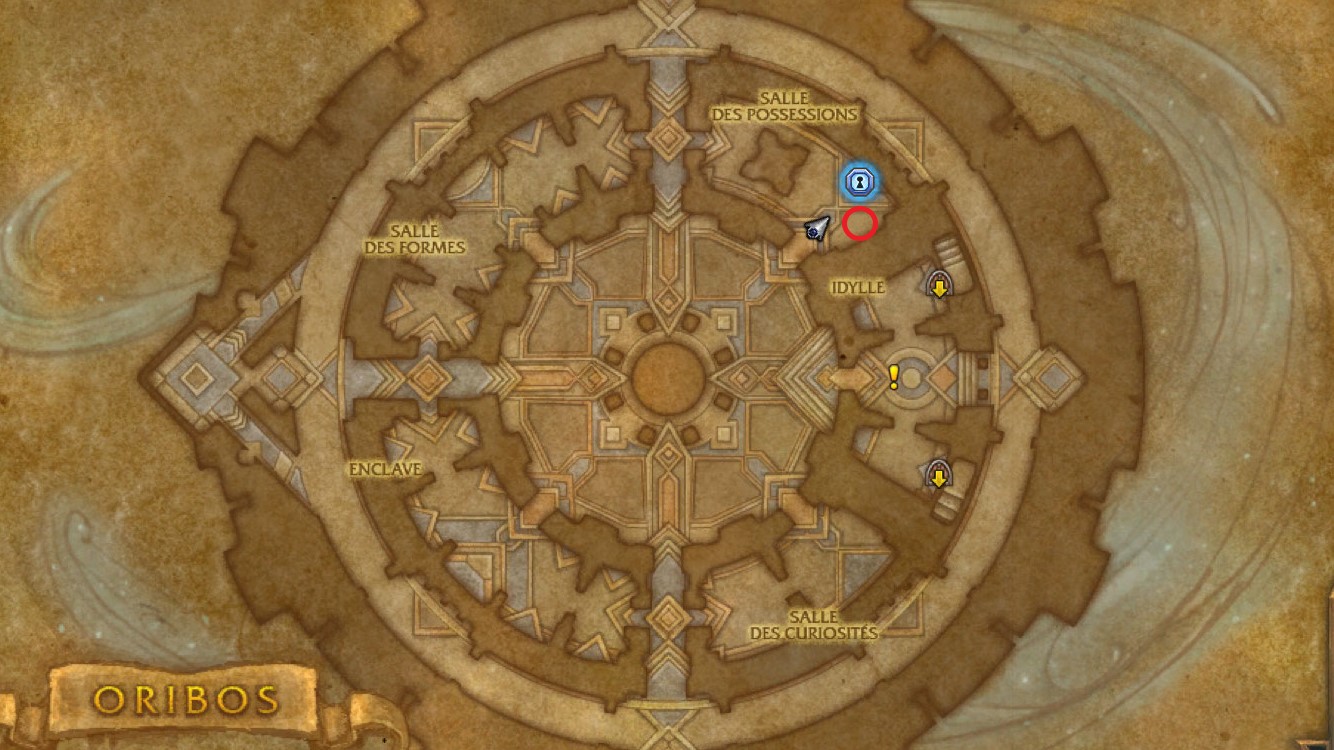Expand the Salle des Possessions district
Screen dimensions: 1334x750
(x=783, y=104)
